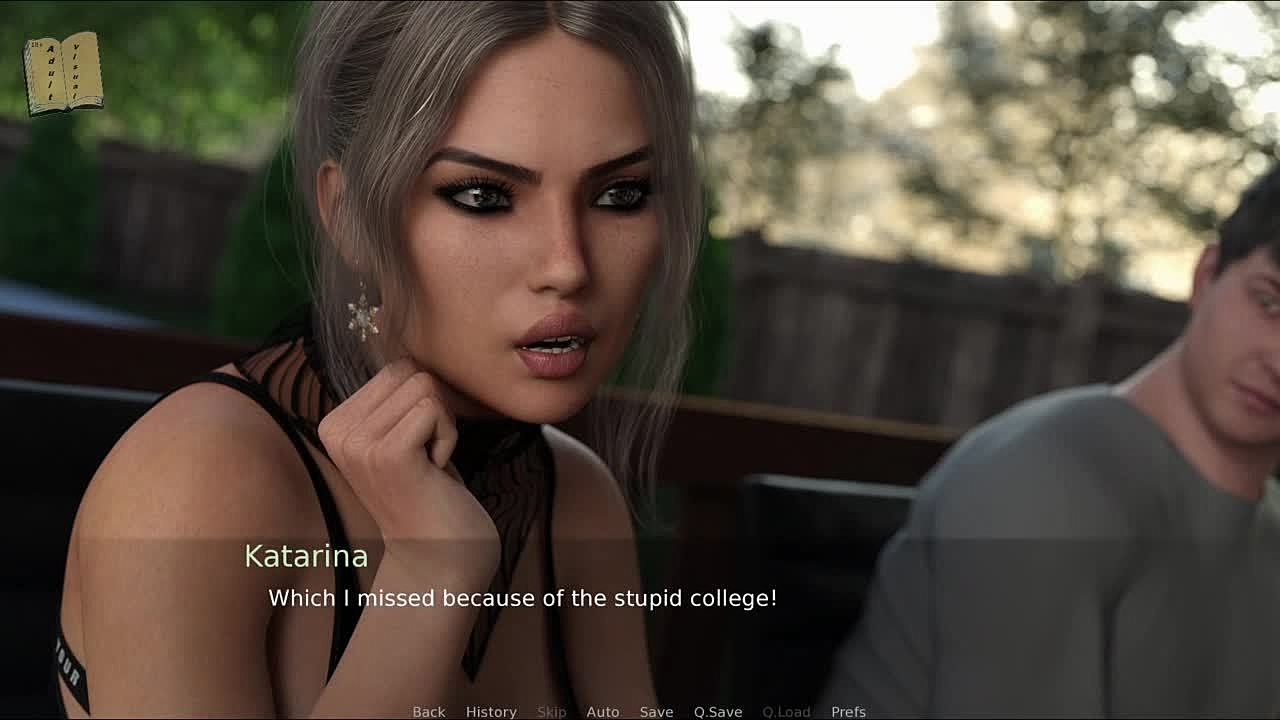The image size is (1280, 720).
Task: Click the book icon in the corner
Action: [x=62, y=73]
